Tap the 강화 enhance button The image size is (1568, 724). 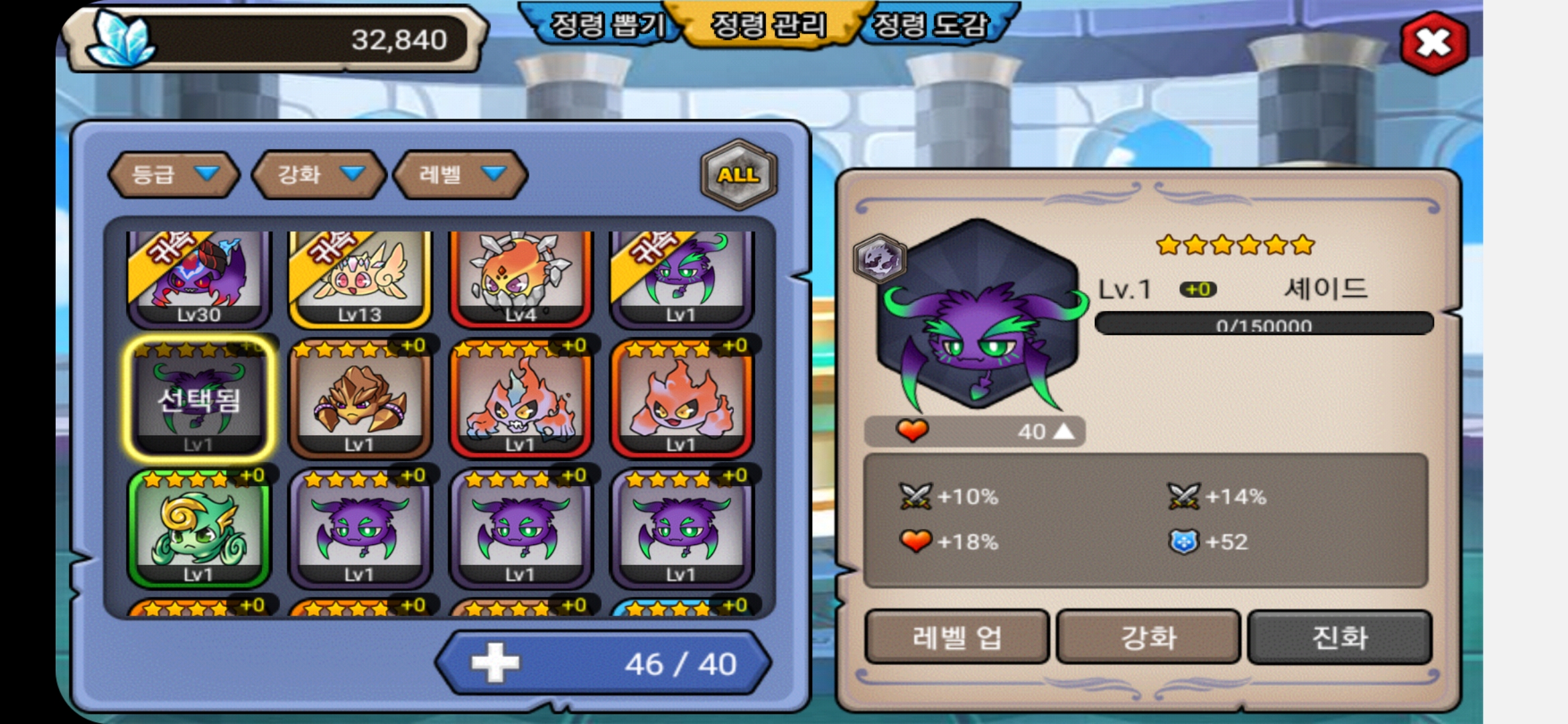(1149, 637)
